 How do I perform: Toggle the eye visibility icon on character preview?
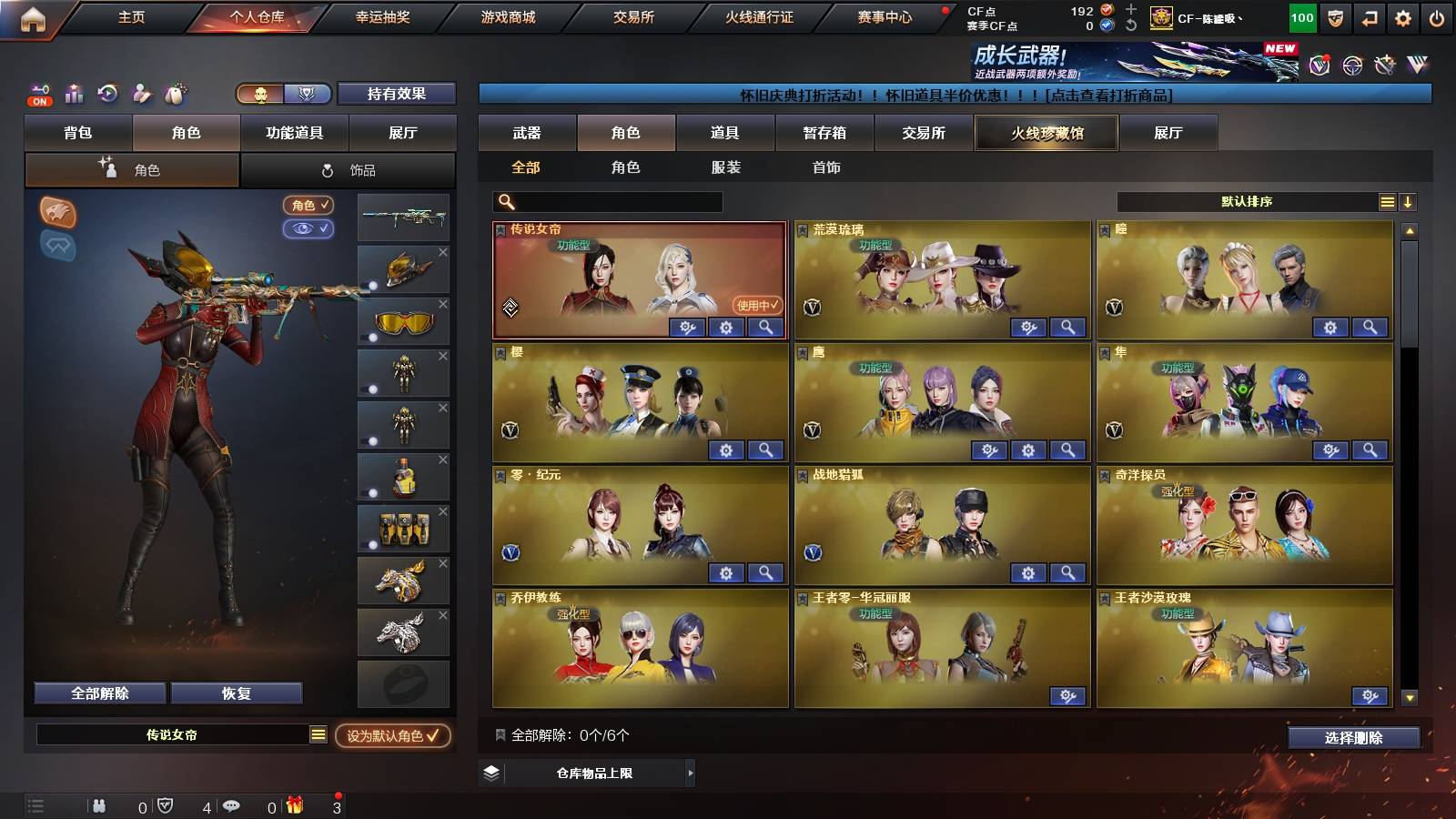[x=310, y=229]
